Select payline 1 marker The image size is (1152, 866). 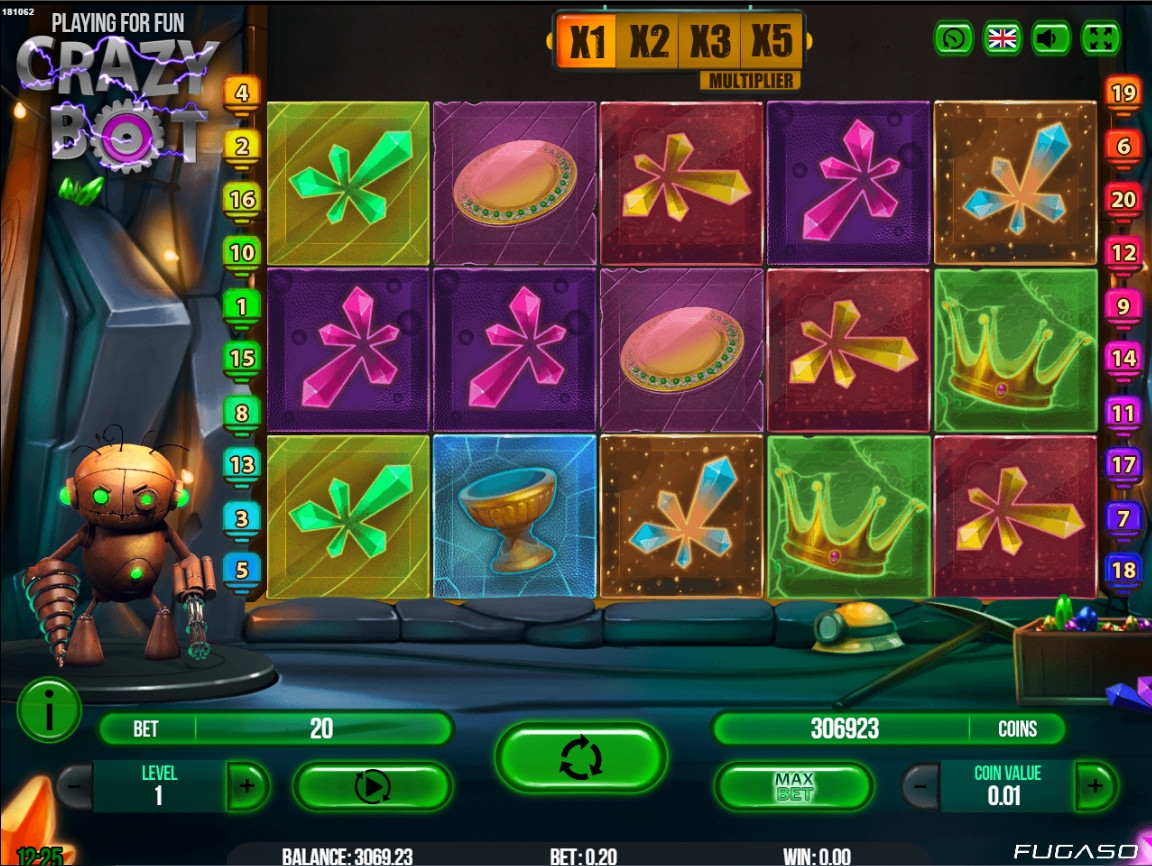(241, 306)
